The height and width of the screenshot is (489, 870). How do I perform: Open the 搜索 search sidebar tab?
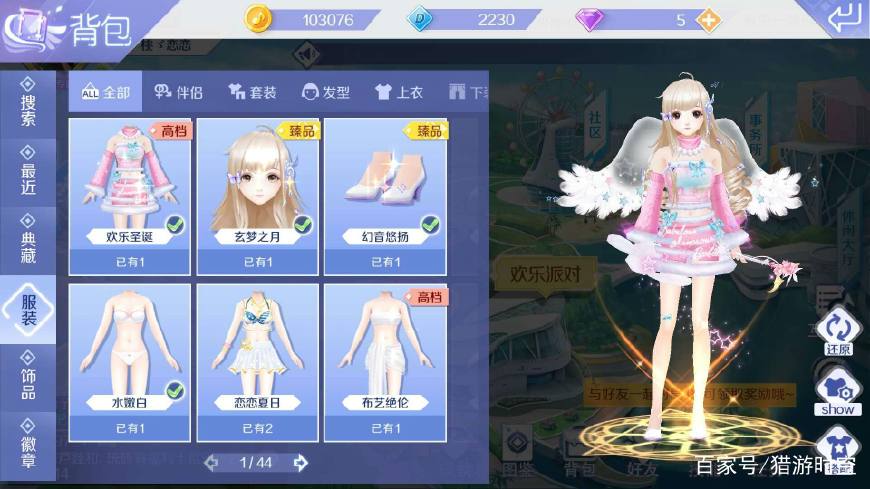click(28, 103)
